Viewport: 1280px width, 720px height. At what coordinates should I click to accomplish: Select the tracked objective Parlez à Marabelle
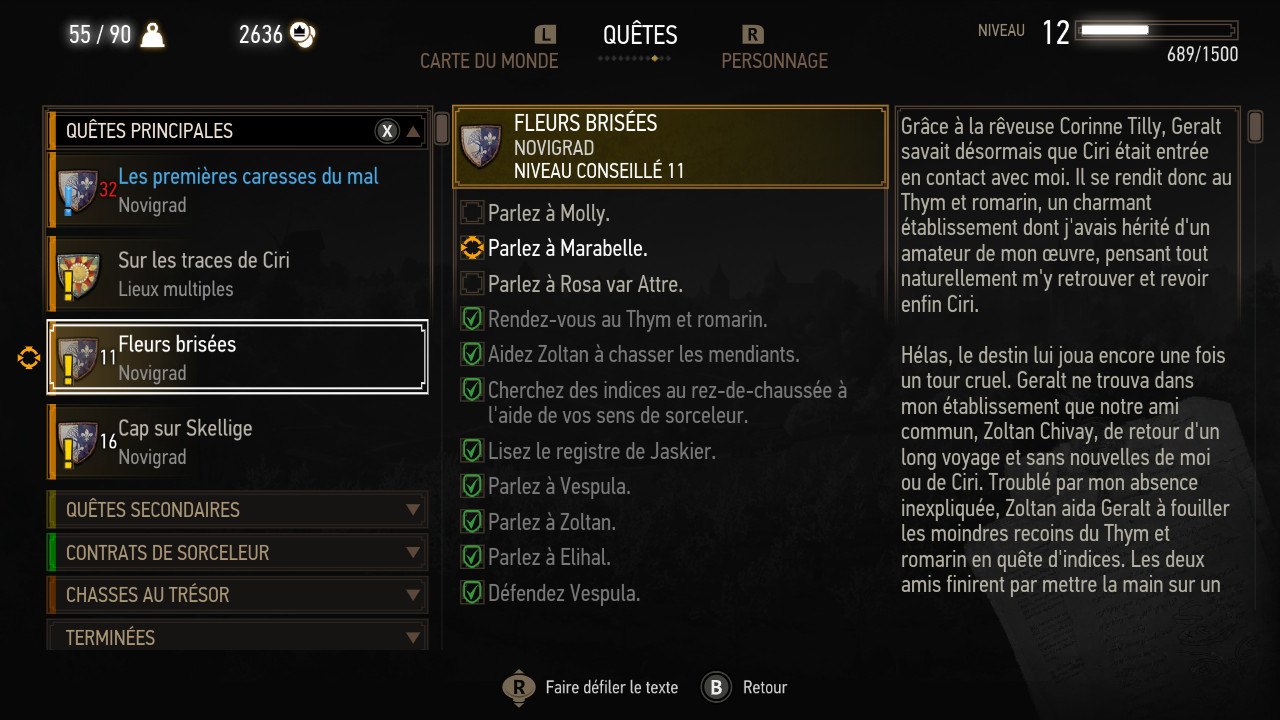(x=567, y=248)
